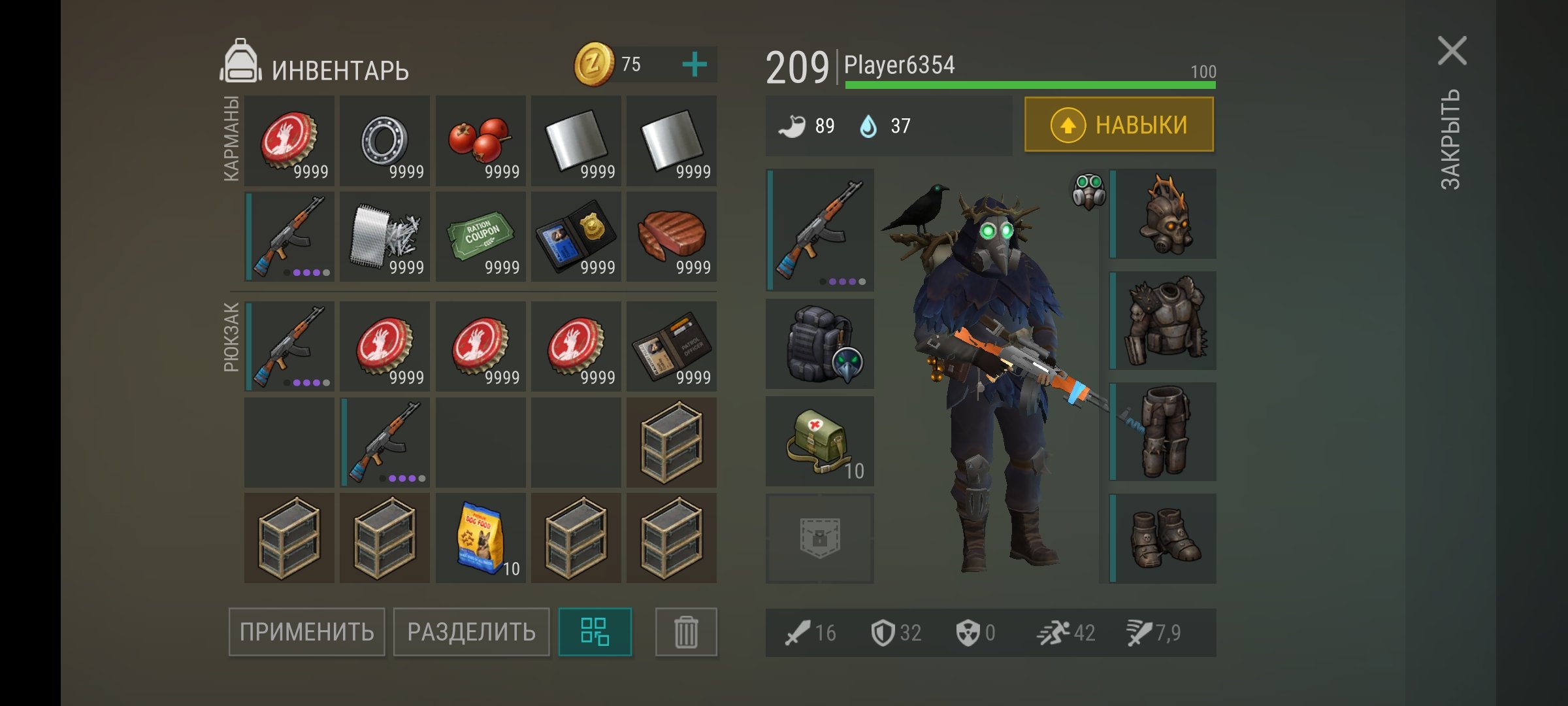Select the first aid kit slot

tap(820, 441)
